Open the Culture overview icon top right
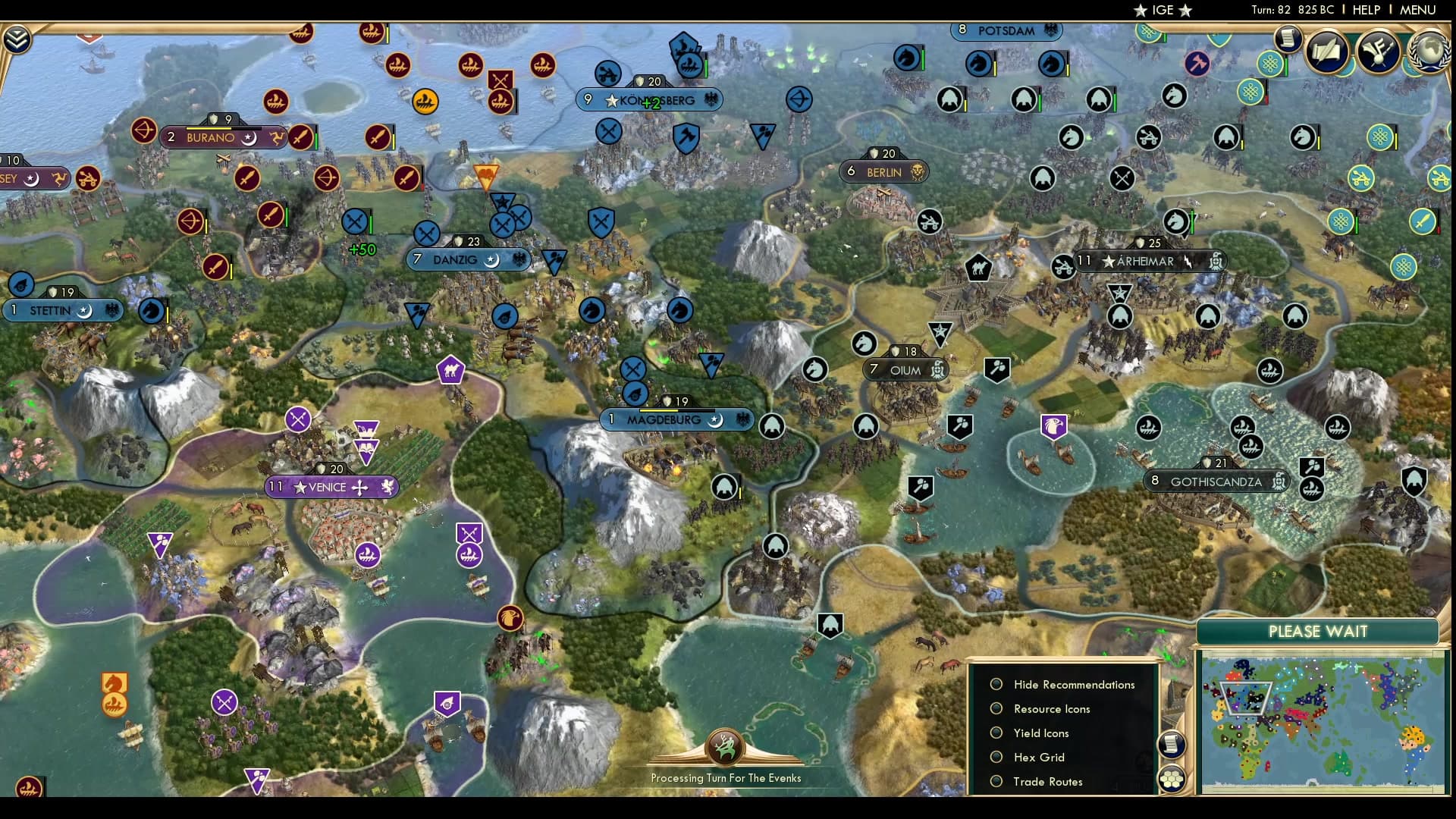This screenshot has width=1456, height=819. click(1378, 52)
